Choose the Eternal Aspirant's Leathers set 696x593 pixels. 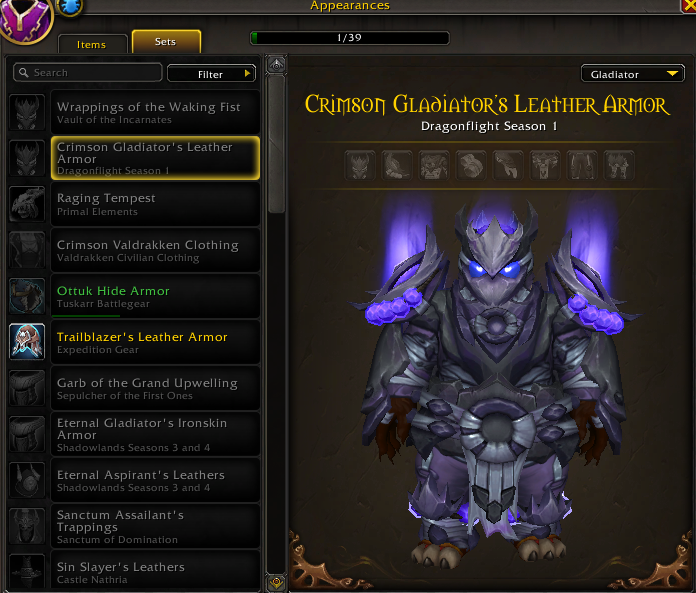[148, 480]
